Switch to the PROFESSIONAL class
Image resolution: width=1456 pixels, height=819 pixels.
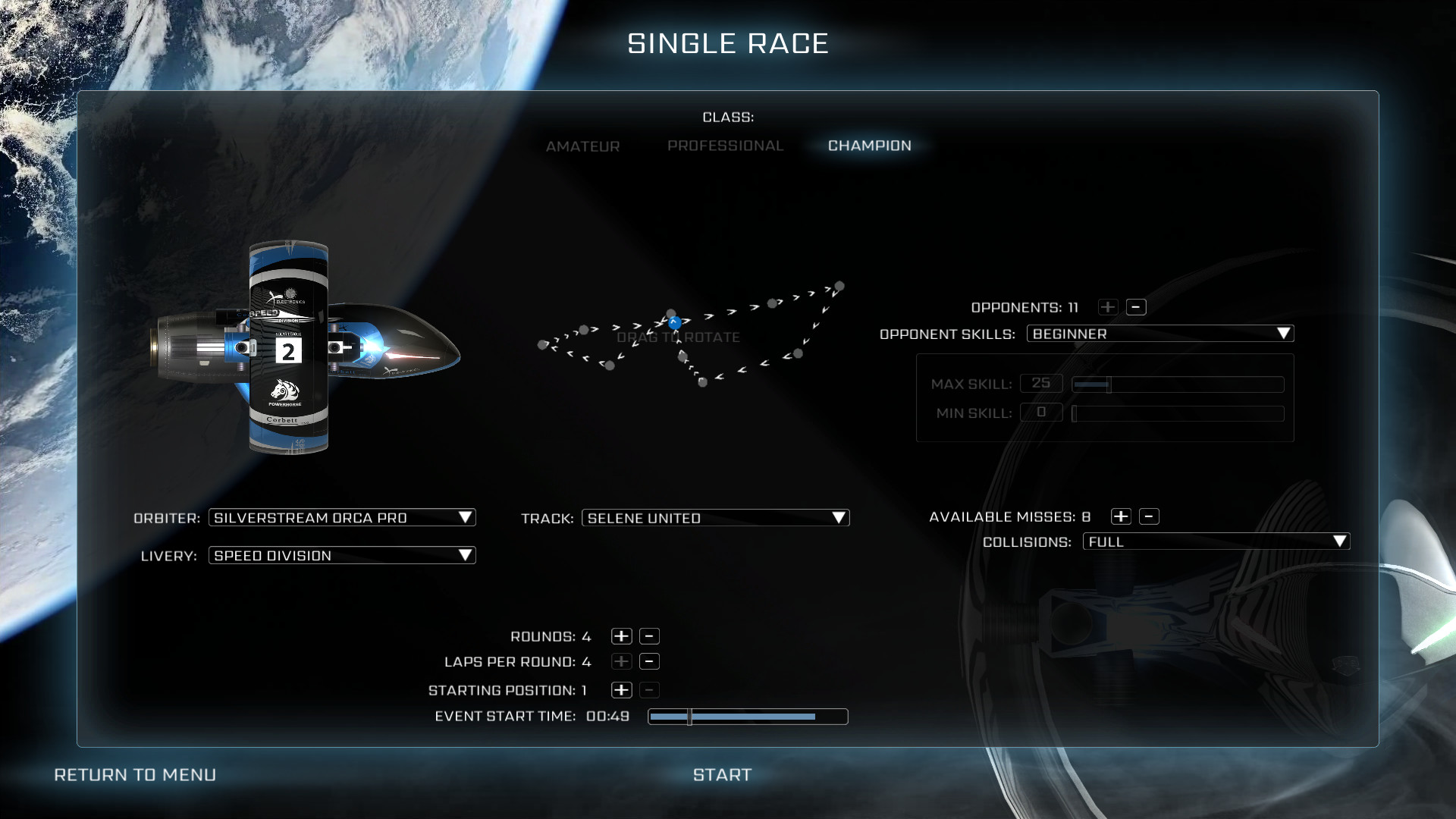click(x=725, y=146)
